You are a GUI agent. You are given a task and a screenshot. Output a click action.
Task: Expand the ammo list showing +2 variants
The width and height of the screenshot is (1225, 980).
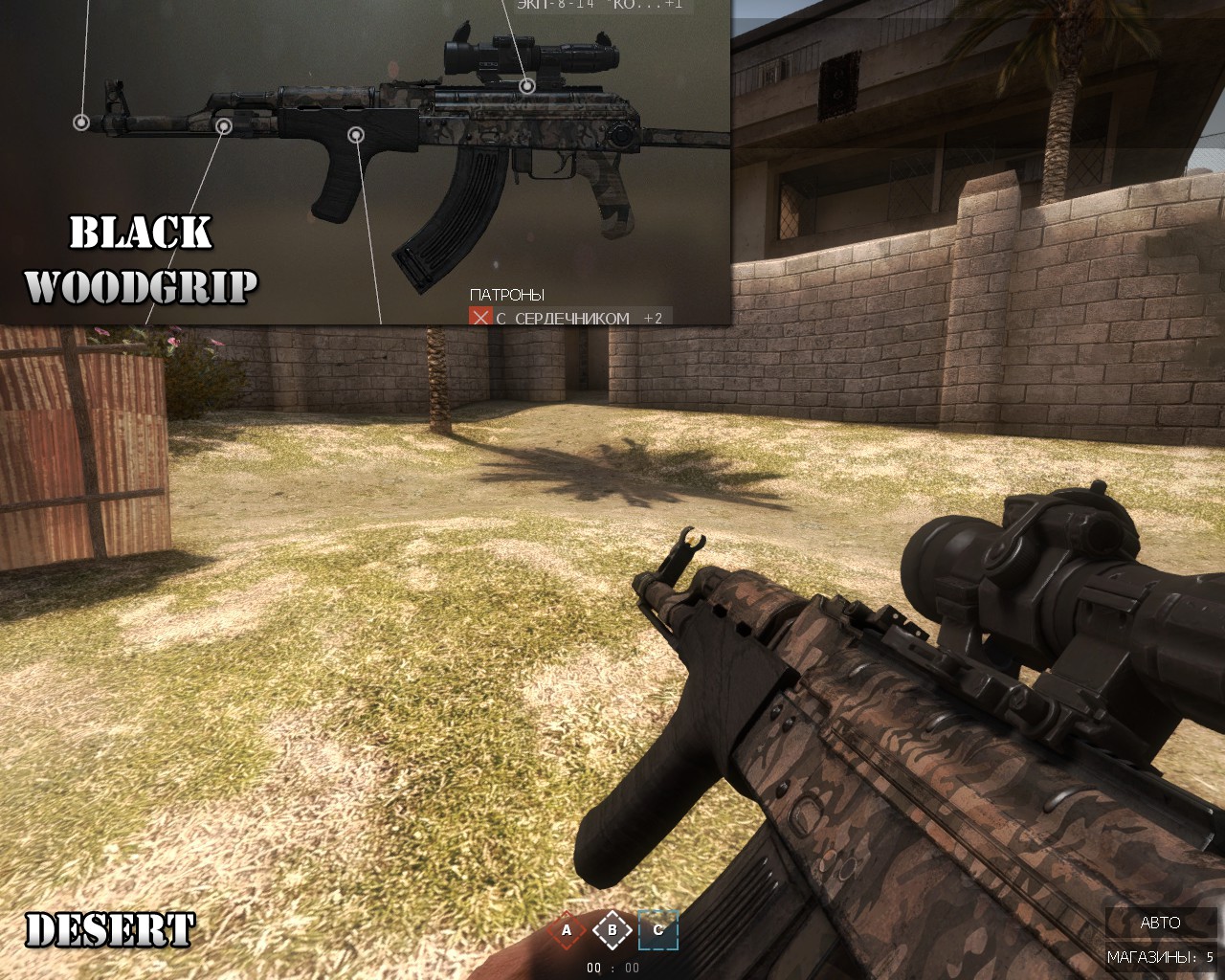point(653,319)
